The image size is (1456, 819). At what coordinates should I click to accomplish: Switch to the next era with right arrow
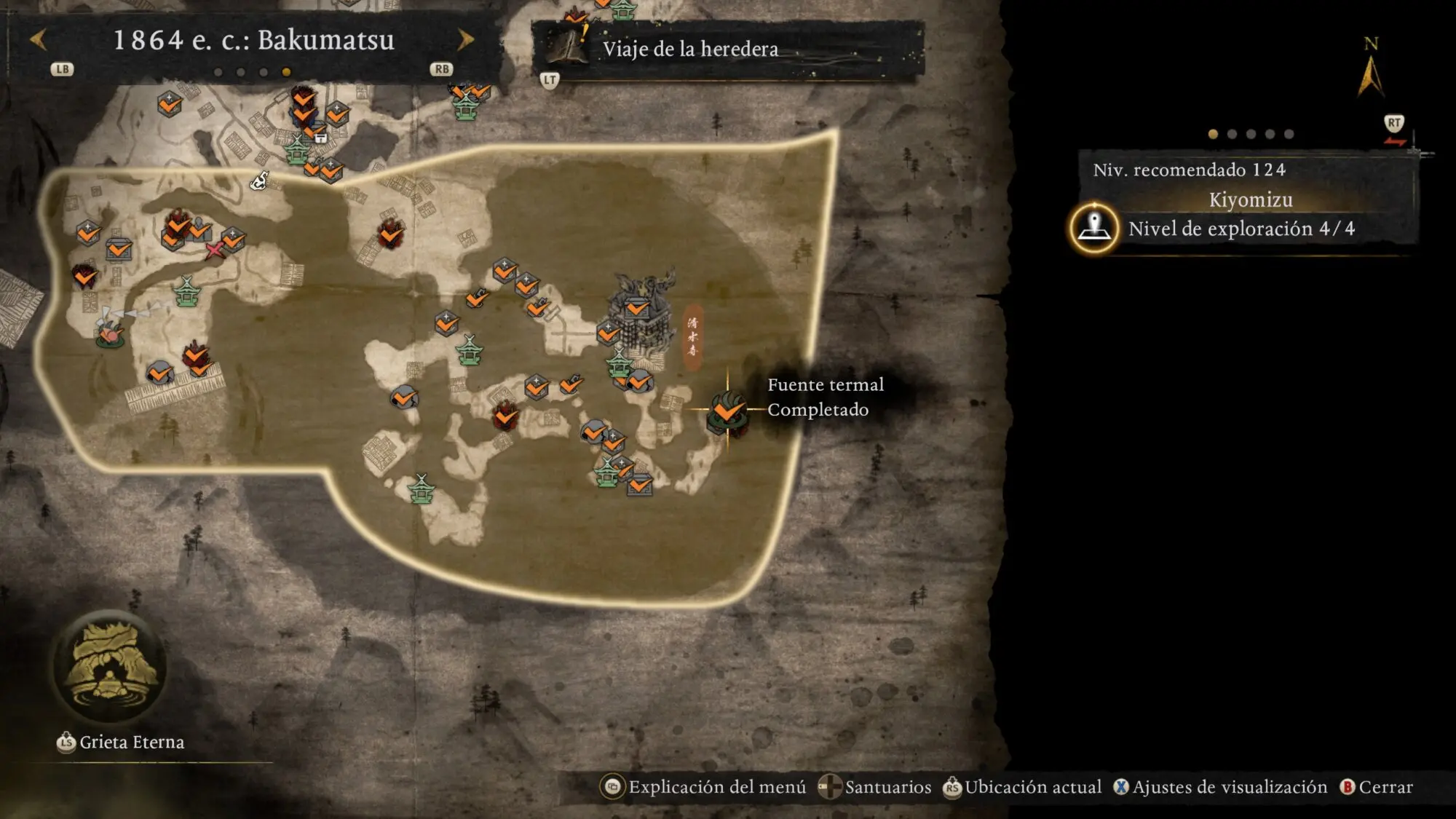click(x=465, y=40)
